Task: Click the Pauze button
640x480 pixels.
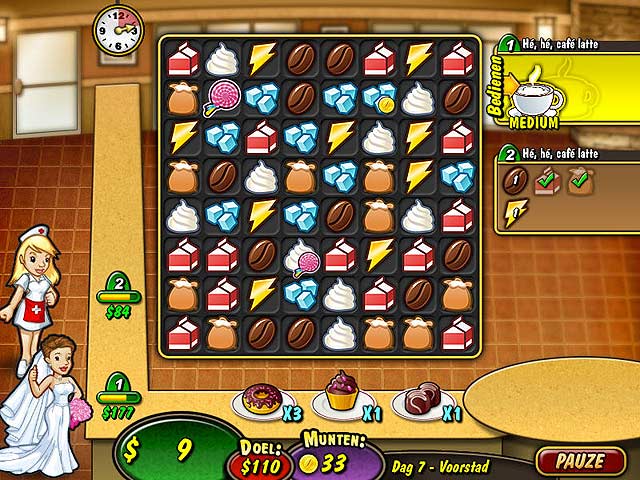Action: point(582,461)
